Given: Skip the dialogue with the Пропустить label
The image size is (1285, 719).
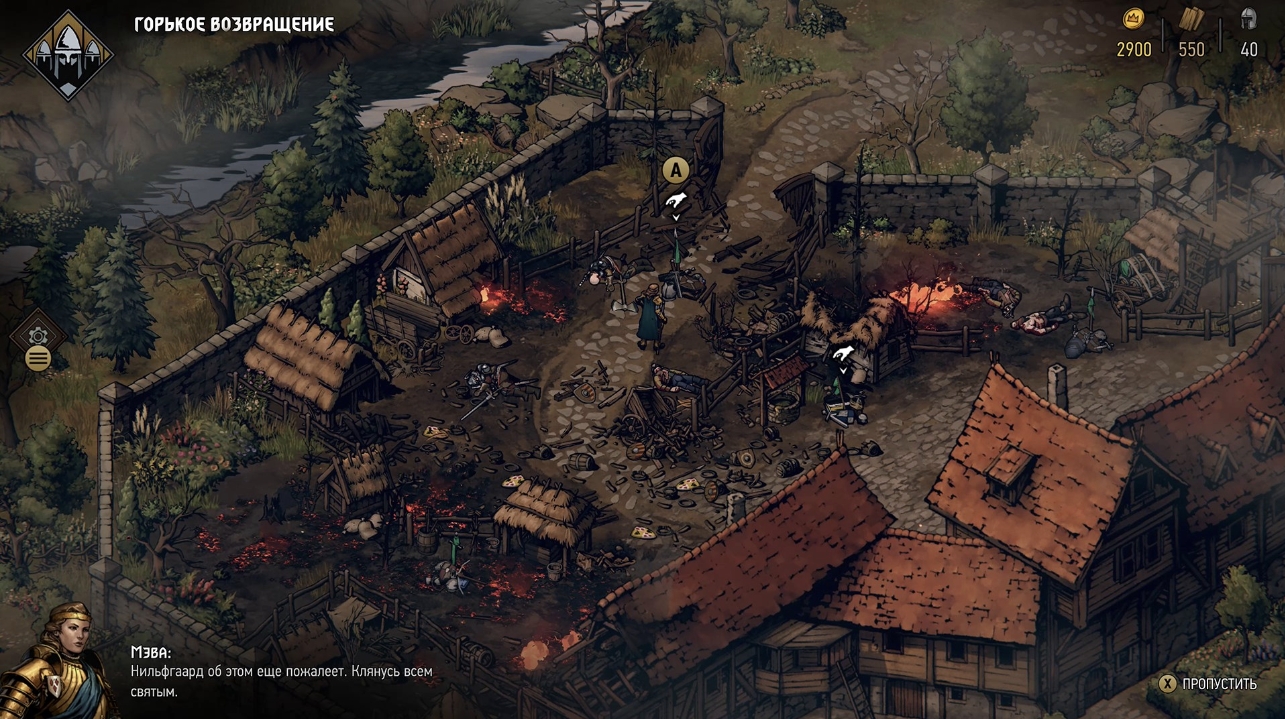Looking at the screenshot, I should [x=1218, y=684].
